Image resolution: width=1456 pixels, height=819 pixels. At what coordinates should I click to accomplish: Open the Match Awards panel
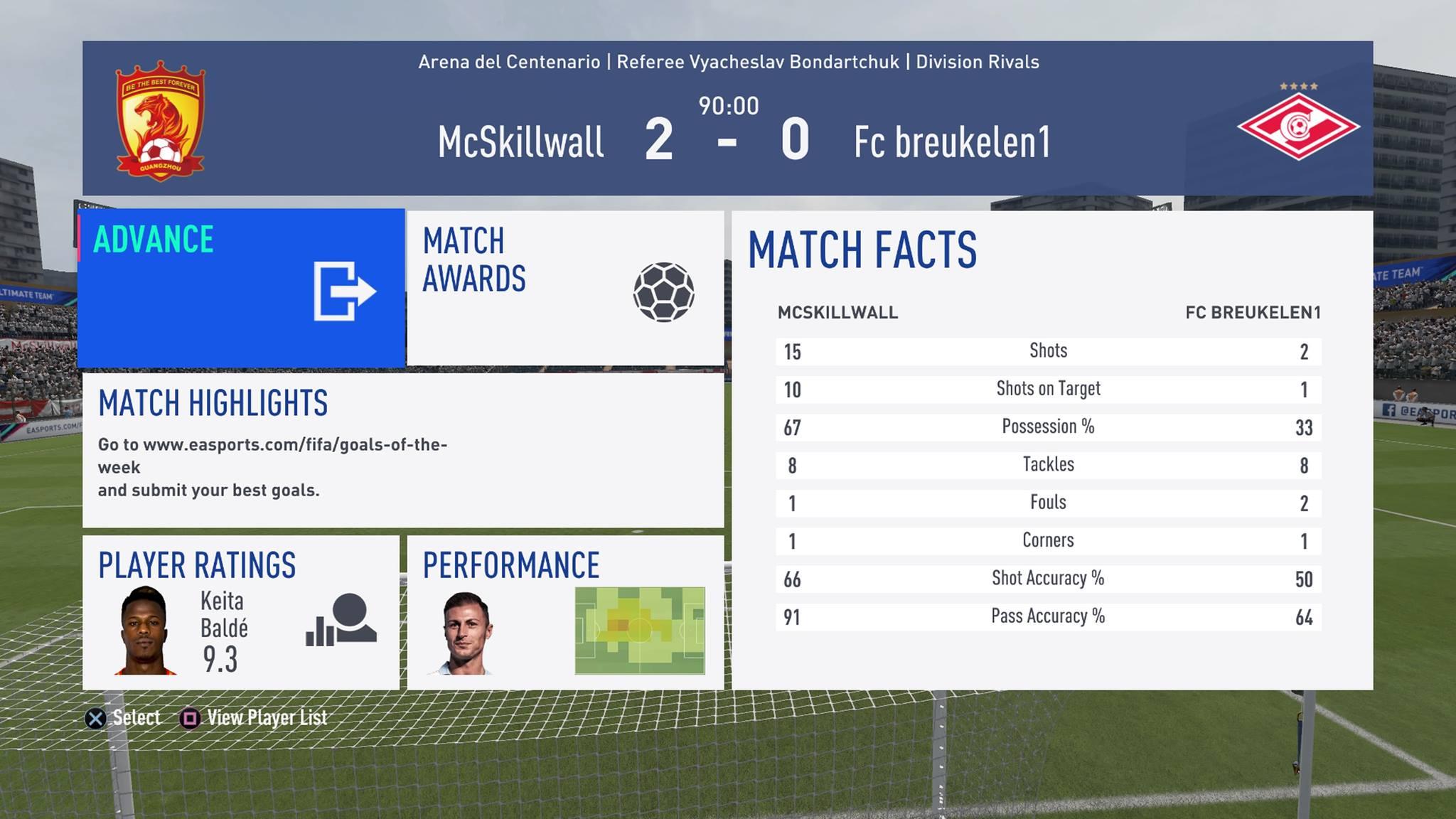point(565,288)
